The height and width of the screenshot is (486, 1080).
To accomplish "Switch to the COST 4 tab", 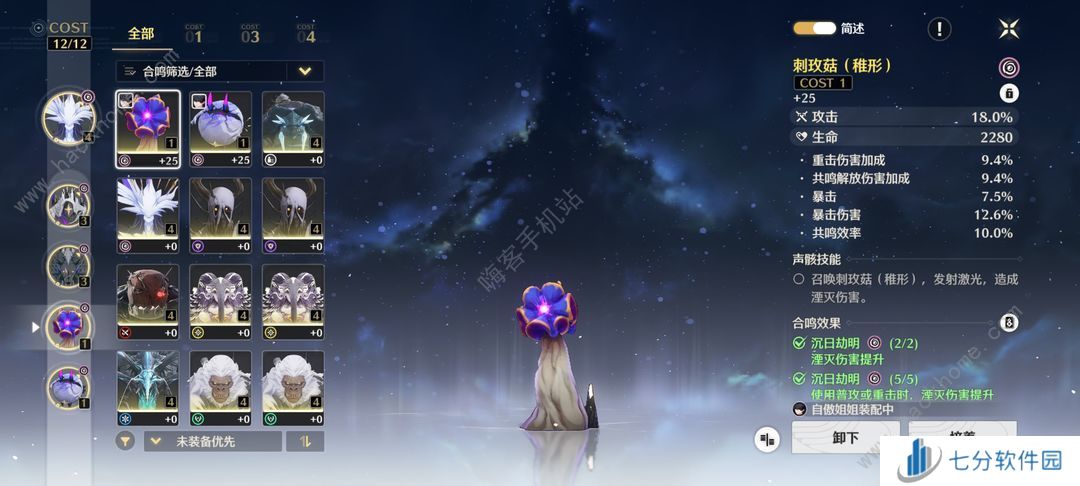I will click(x=305, y=34).
